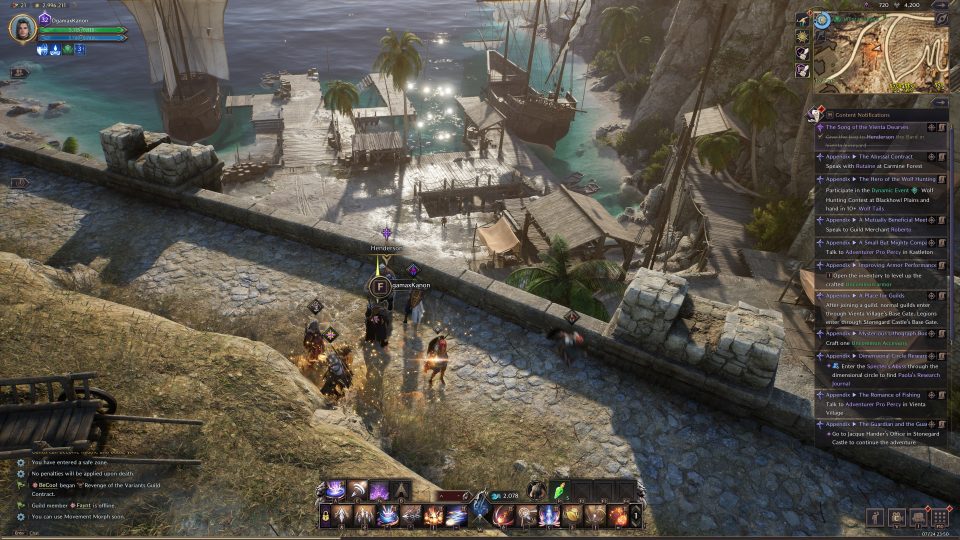Click the wolf morph portrait icon
Viewport: 960px width, 540px height.
pyautogui.click(x=537, y=490)
